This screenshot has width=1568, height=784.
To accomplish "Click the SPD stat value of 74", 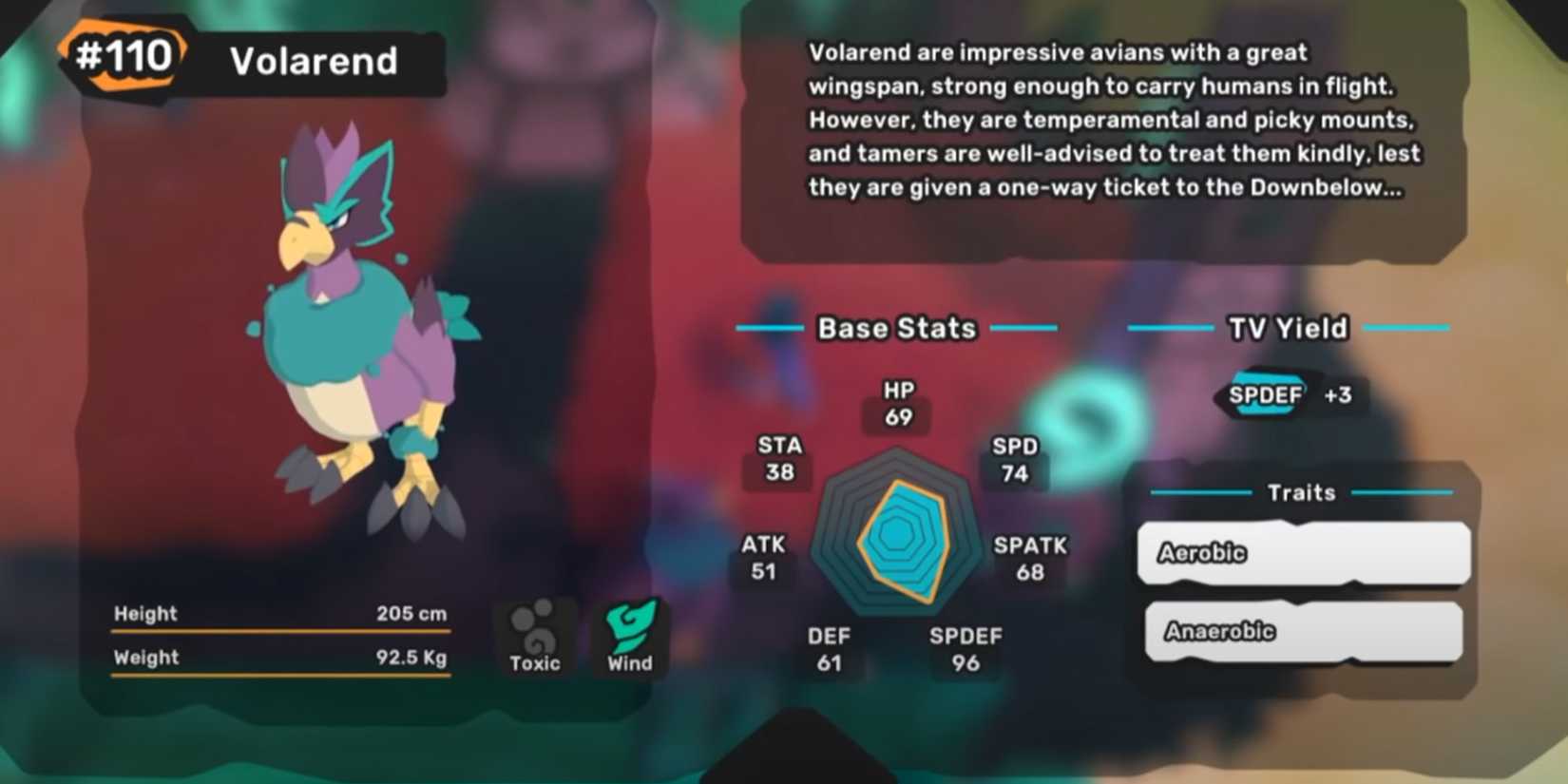I will tap(1013, 471).
